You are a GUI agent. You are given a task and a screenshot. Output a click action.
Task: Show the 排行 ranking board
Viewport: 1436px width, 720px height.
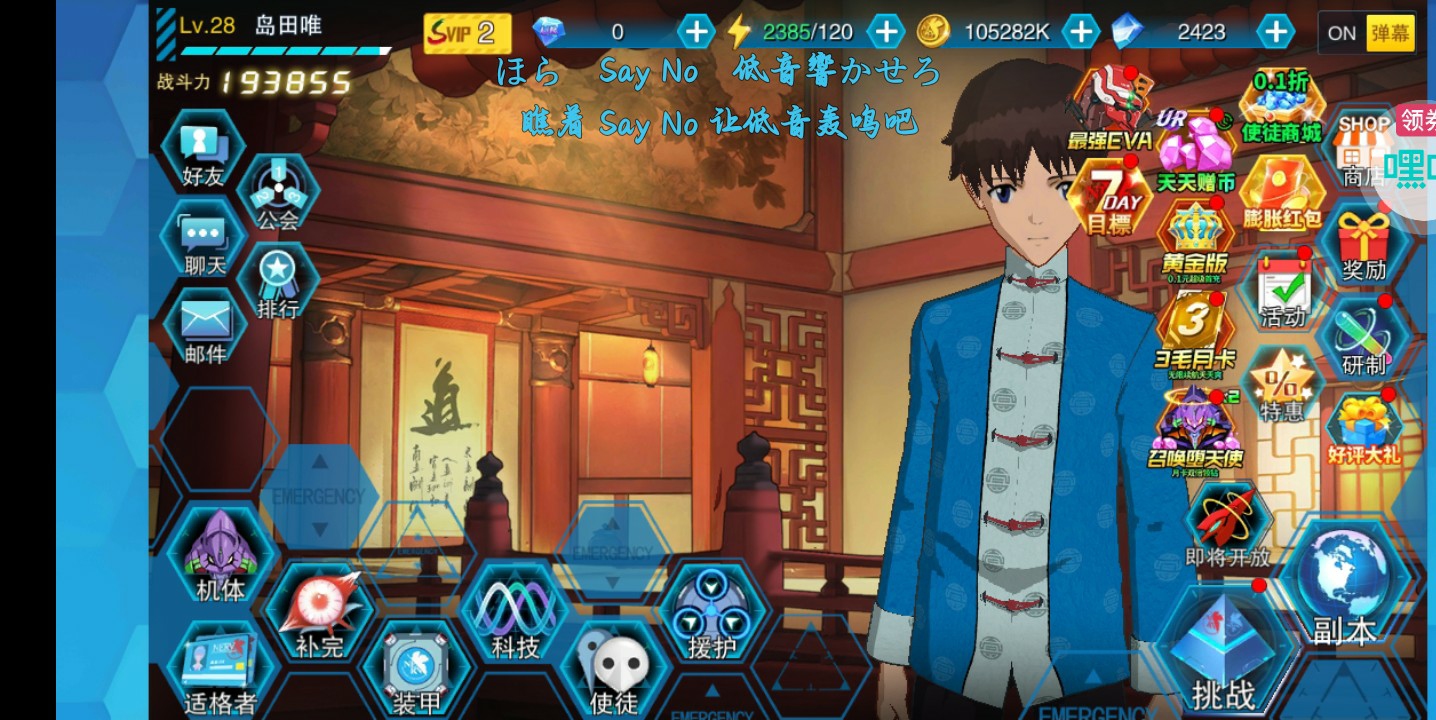pyautogui.click(x=277, y=281)
